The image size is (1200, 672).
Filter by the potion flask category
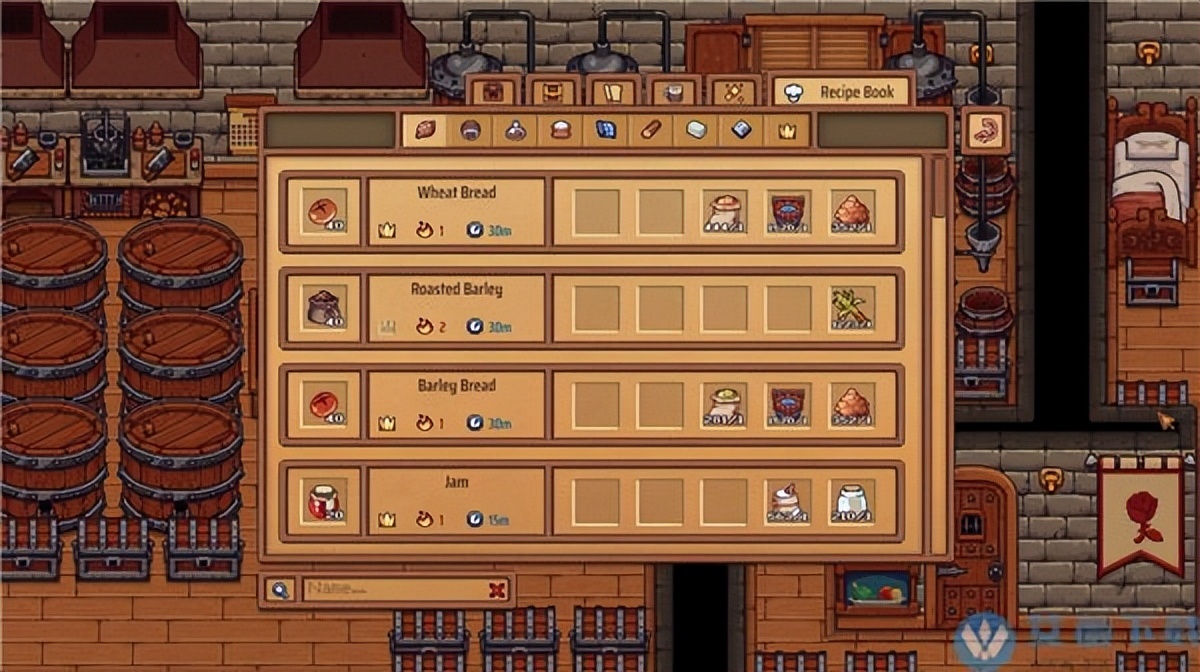click(x=515, y=130)
